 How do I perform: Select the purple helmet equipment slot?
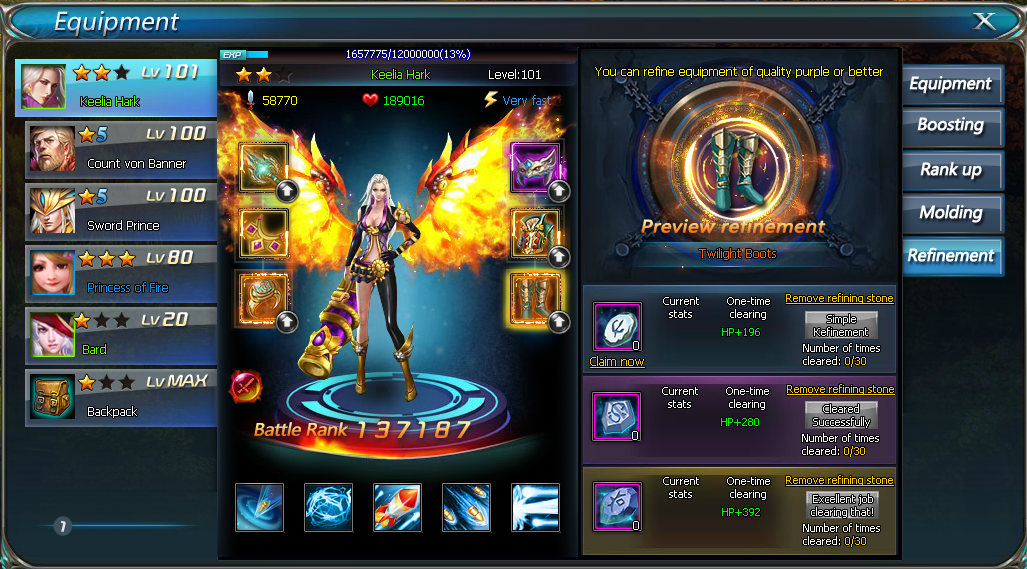[535, 164]
